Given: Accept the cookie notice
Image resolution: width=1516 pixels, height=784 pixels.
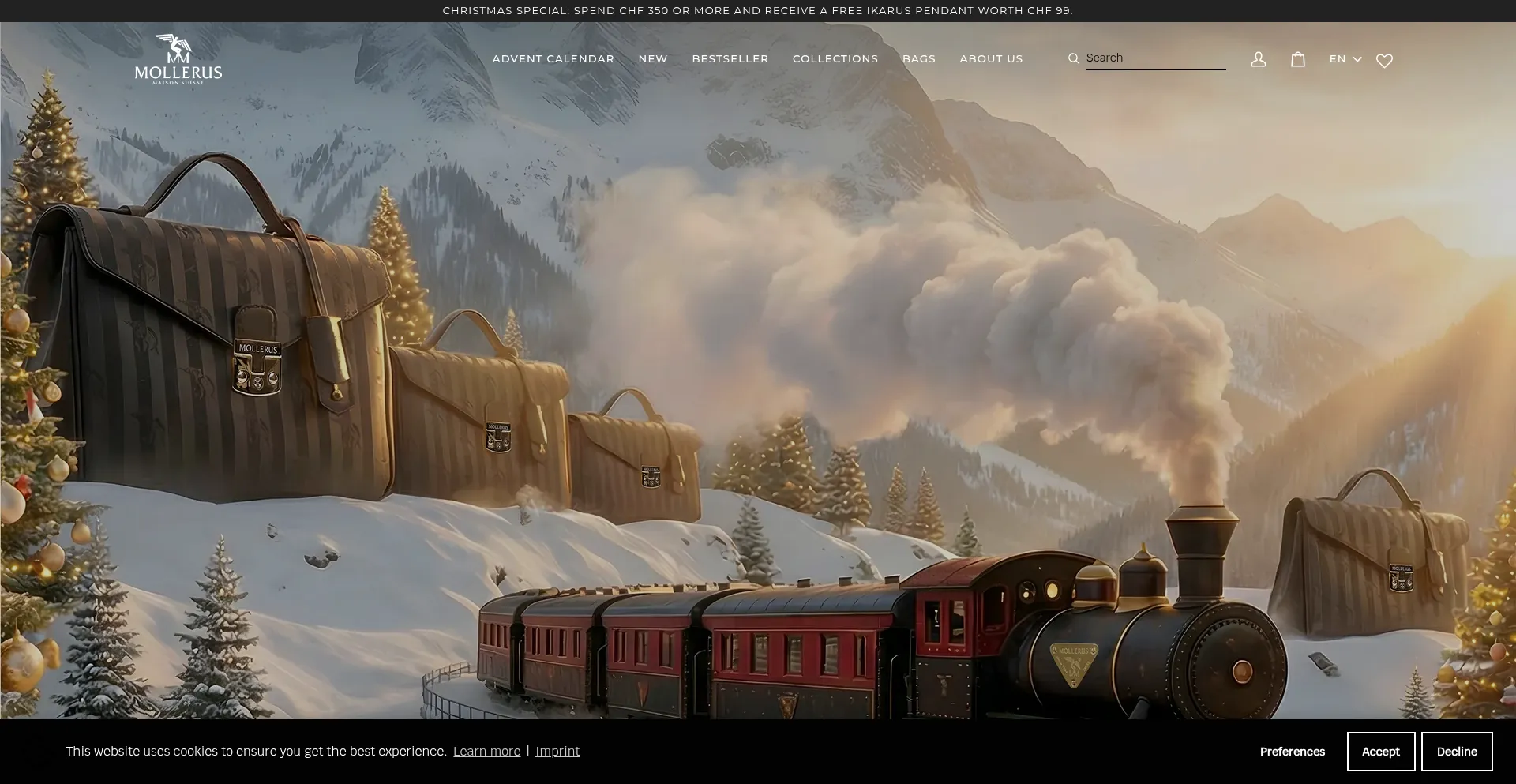Looking at the screenshot, I should point(1380,752).
